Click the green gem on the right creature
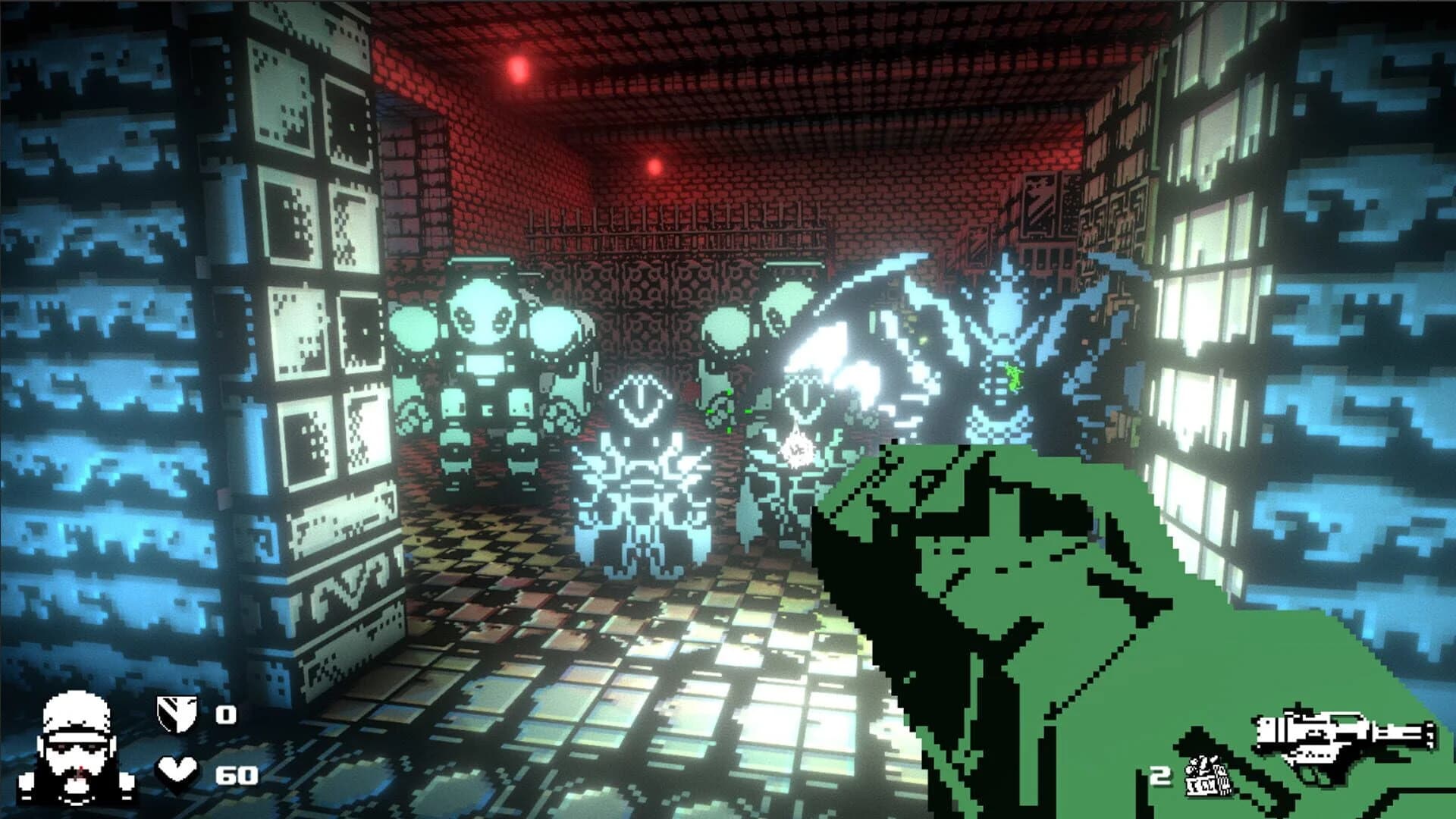 click(x=1014, y=375)
